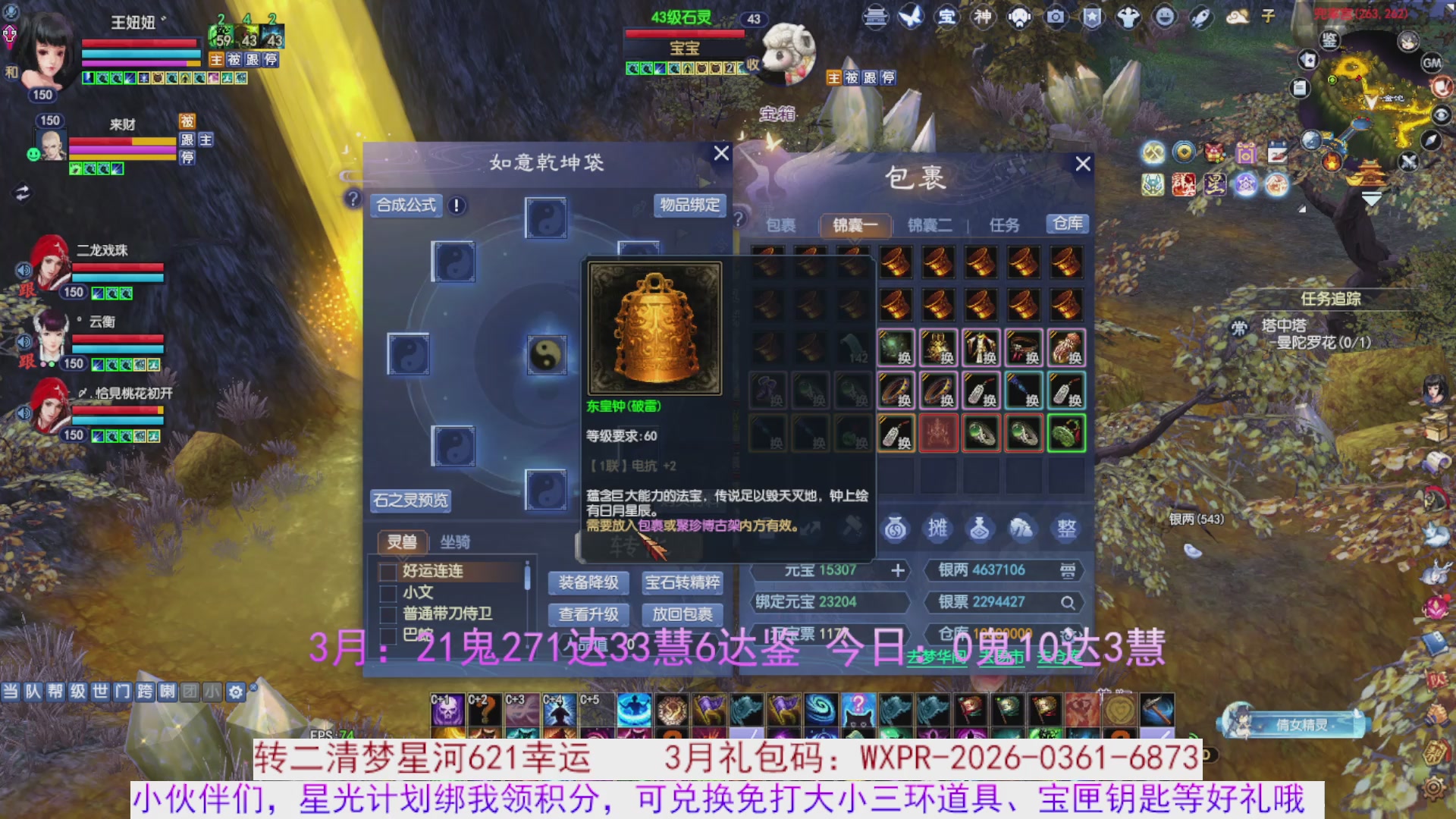Click the 放回包裹 button
The height and width of the screenshot is (819, 1456).
pyautogui.click(x=682, y=615)
